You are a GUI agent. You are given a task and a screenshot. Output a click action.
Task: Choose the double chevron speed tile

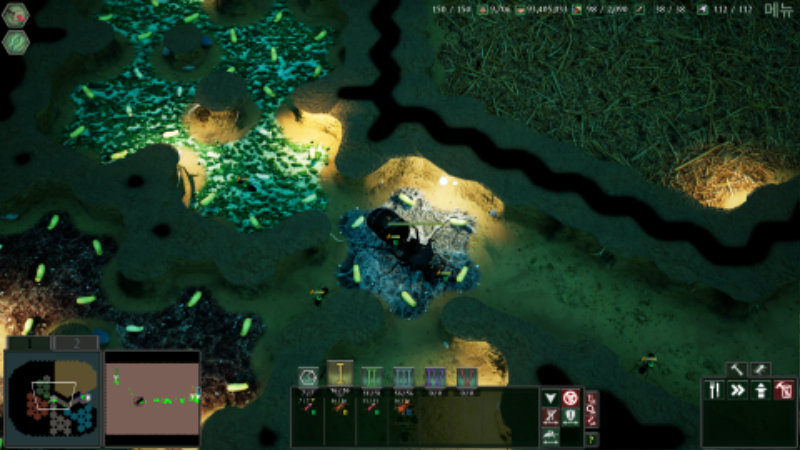[x=738, y=390]
